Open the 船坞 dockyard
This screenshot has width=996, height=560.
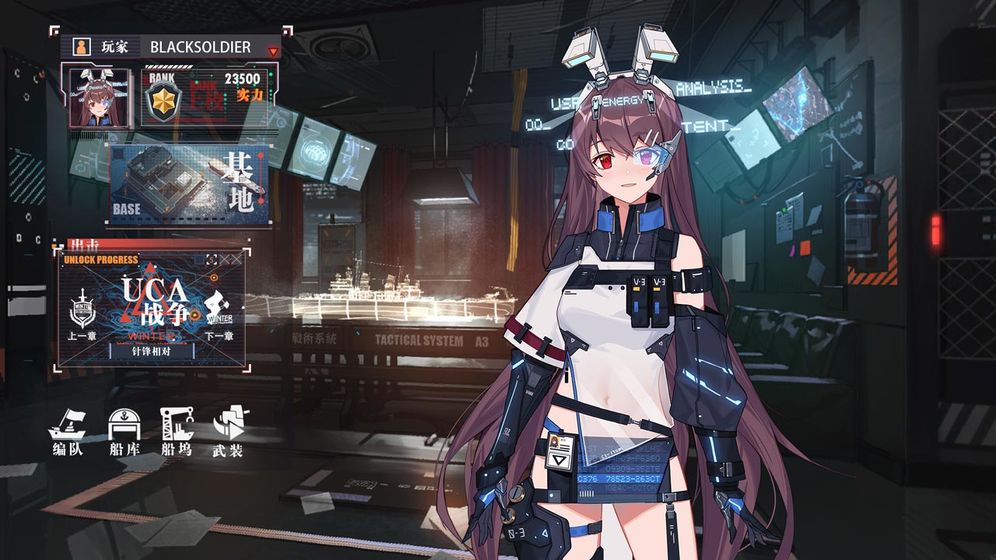click(176, 432)
